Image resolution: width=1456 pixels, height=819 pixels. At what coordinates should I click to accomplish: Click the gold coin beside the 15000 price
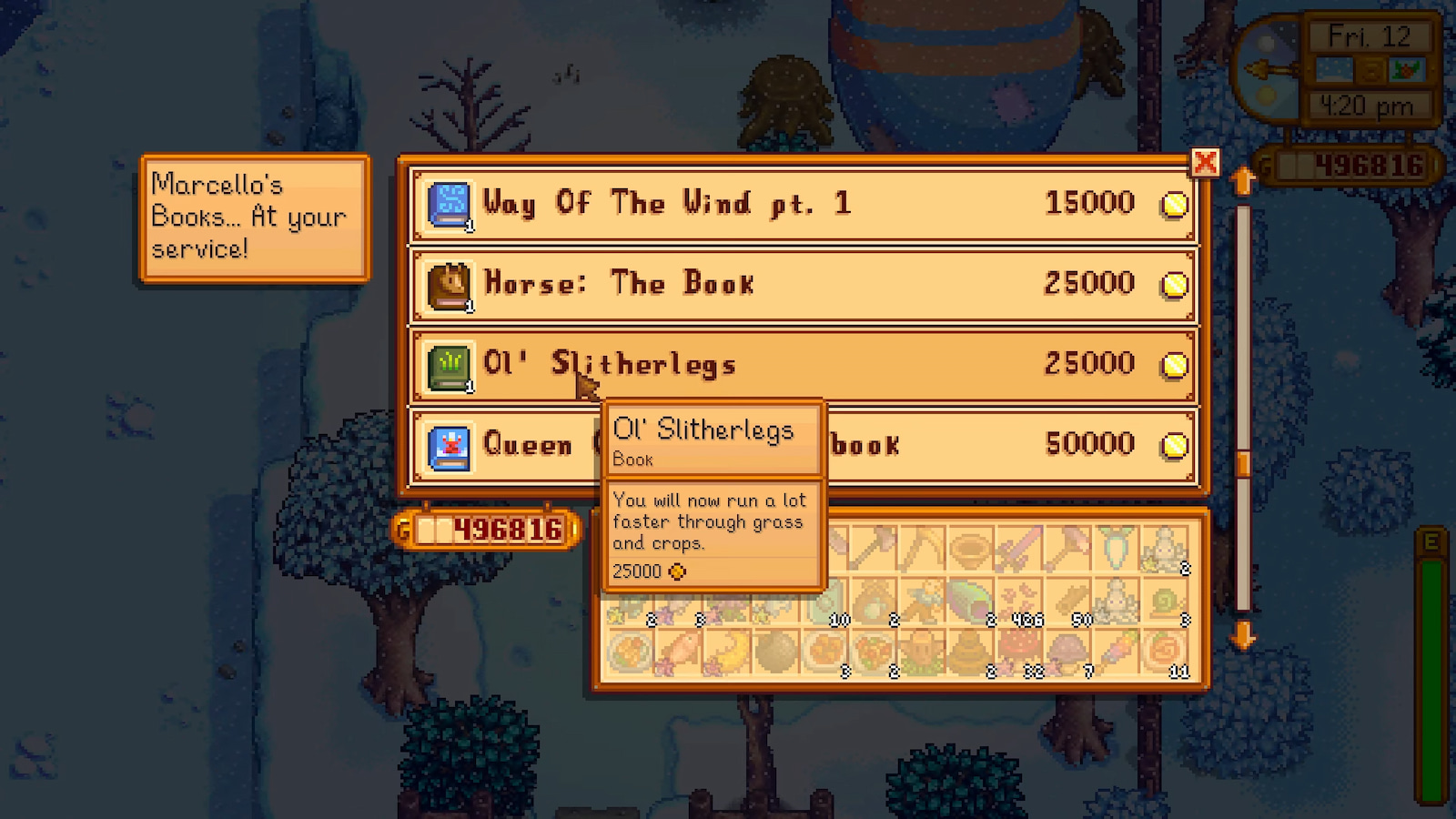coord(1173,204)
